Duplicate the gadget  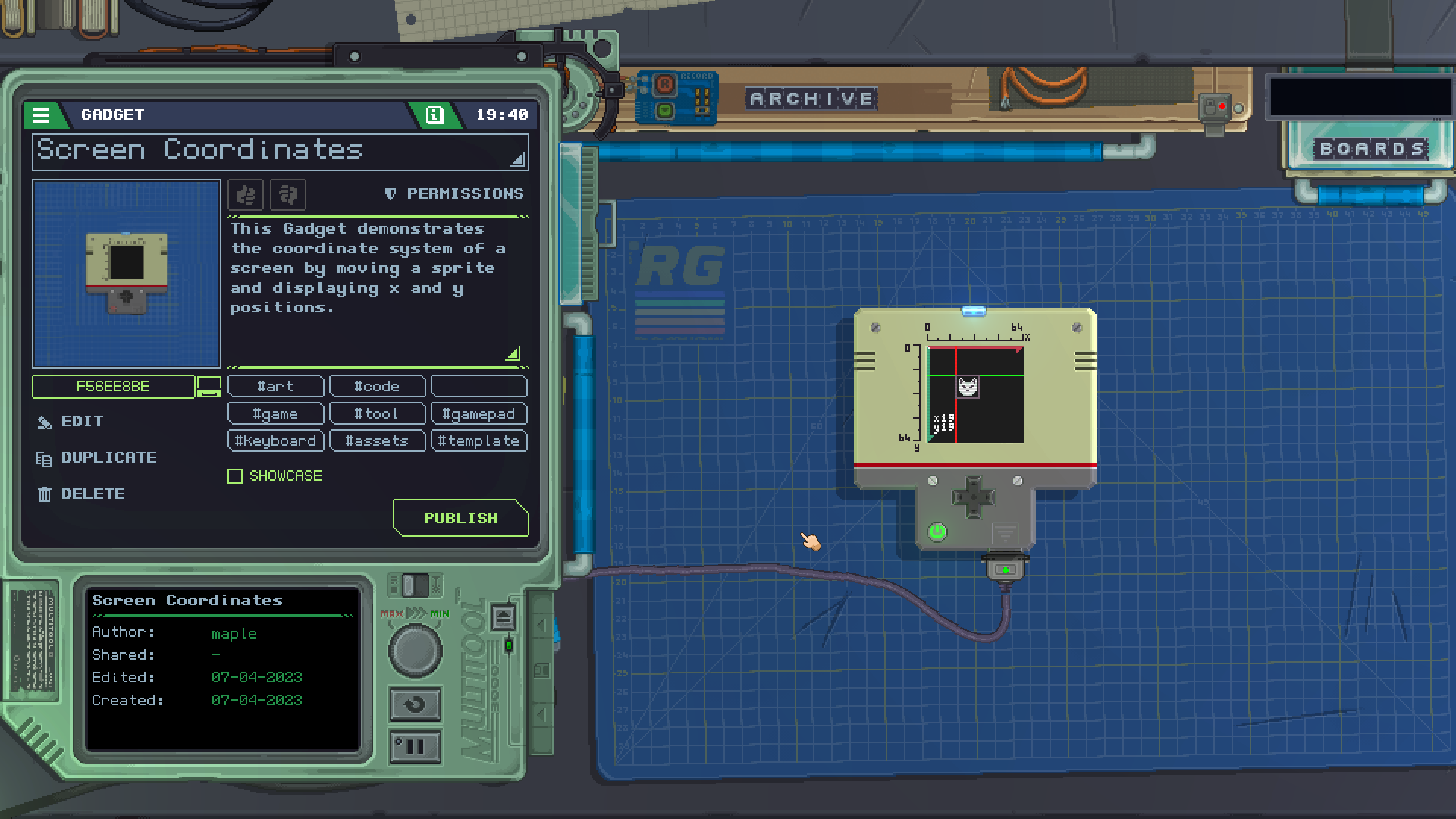tap(108, 458)
